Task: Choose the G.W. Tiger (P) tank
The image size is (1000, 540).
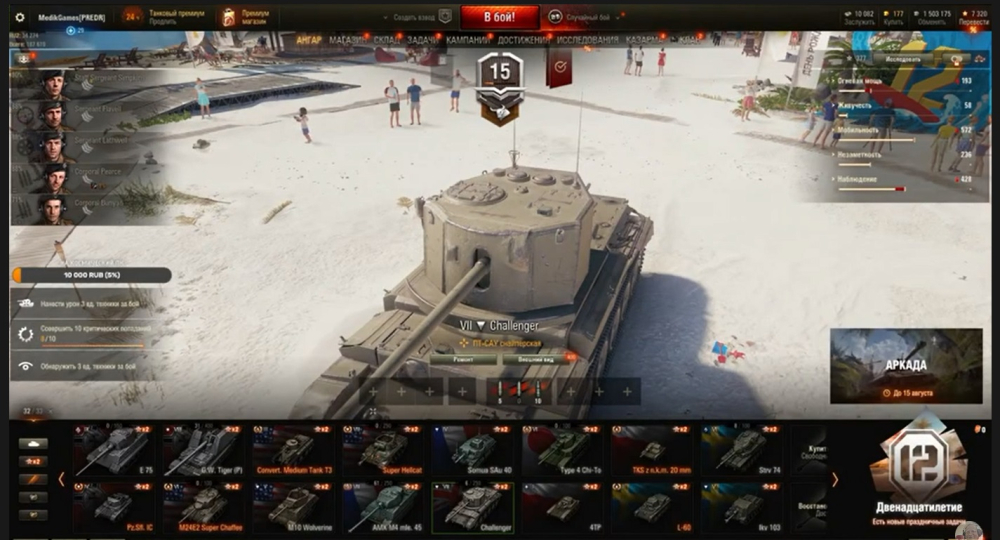Action: (x=203, y=450)
